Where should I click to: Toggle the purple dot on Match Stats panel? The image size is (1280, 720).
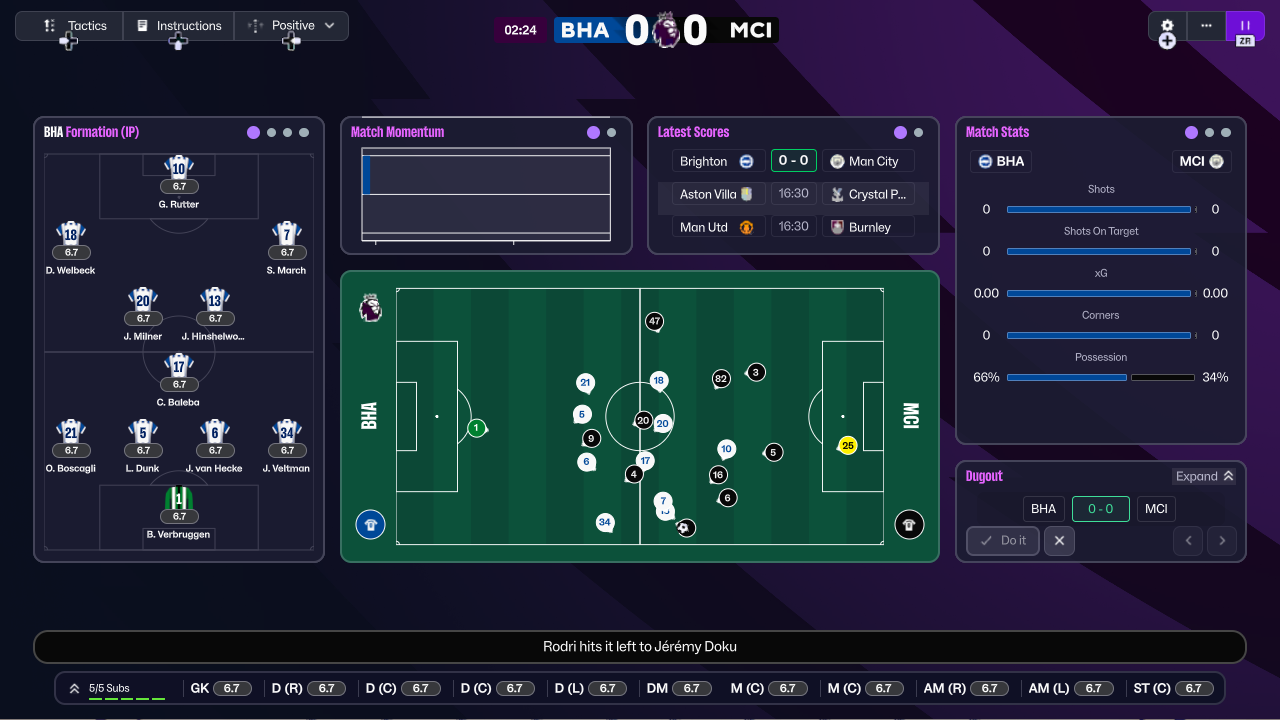click(1190, 131)
